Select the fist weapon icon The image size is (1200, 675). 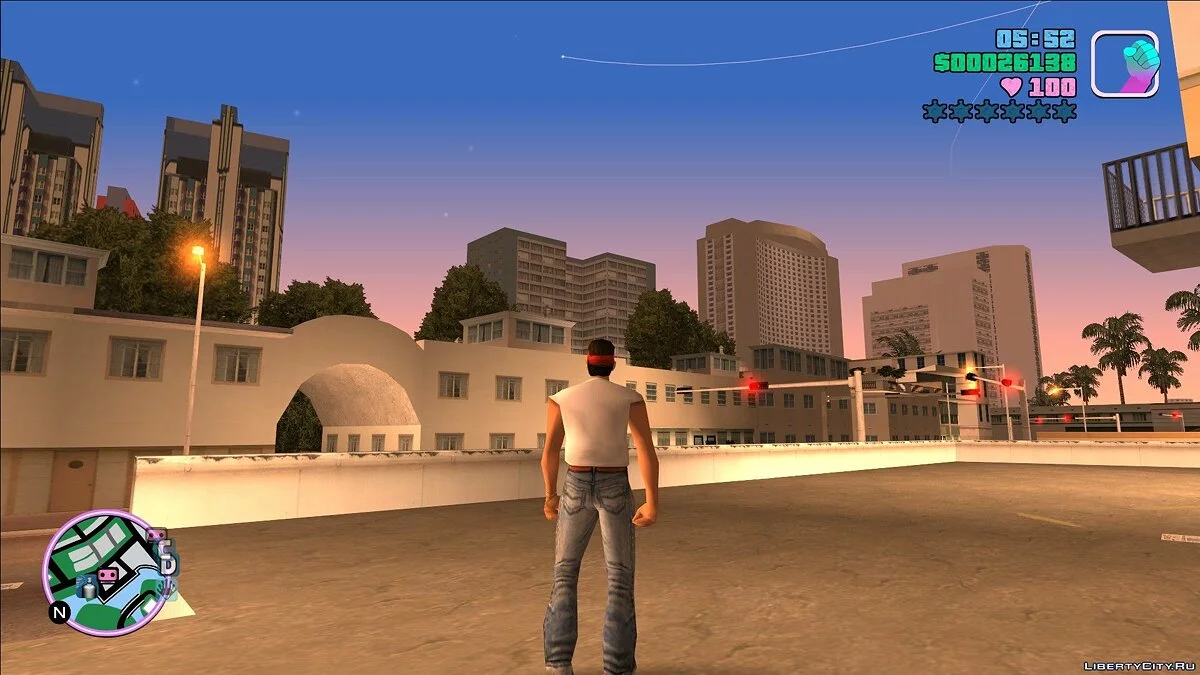[x=1124, y=63]
